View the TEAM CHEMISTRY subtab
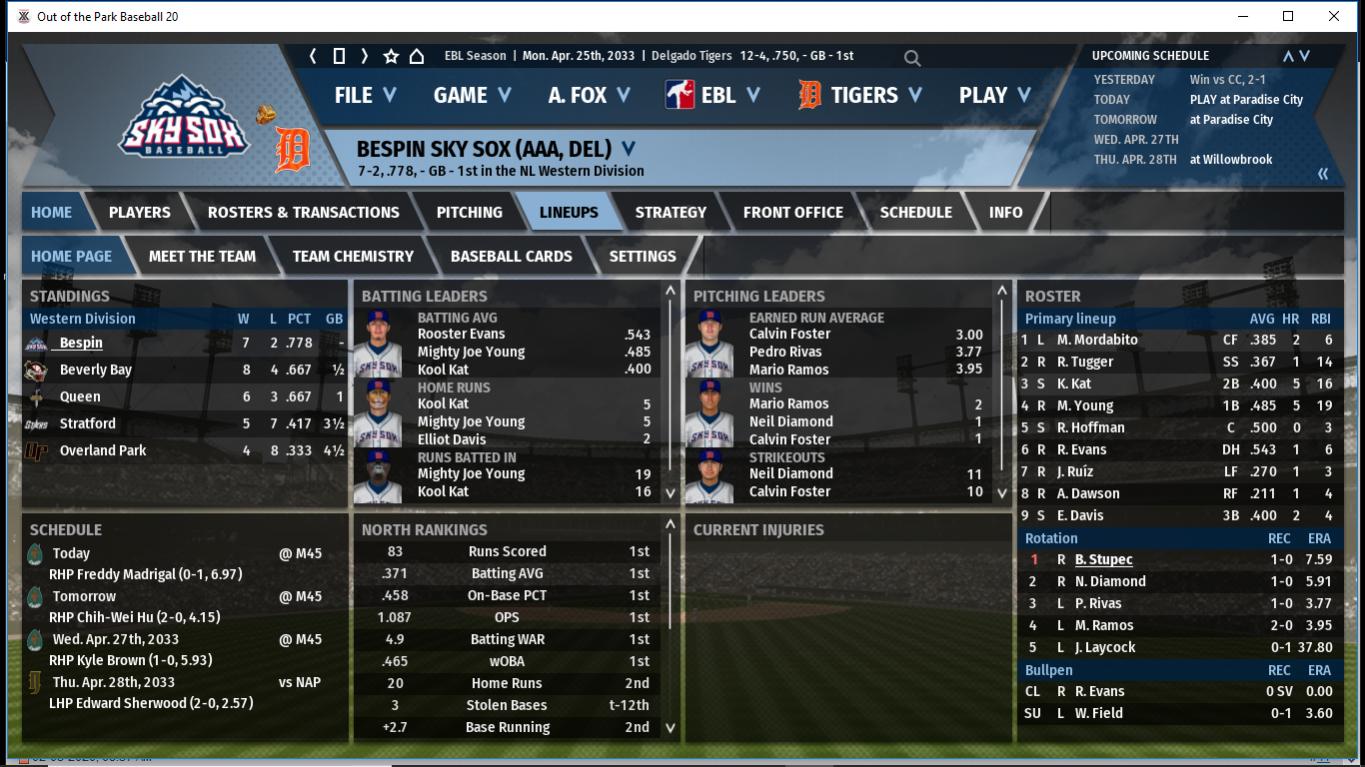Screen dimensions: 1365x767 point(353,256)
